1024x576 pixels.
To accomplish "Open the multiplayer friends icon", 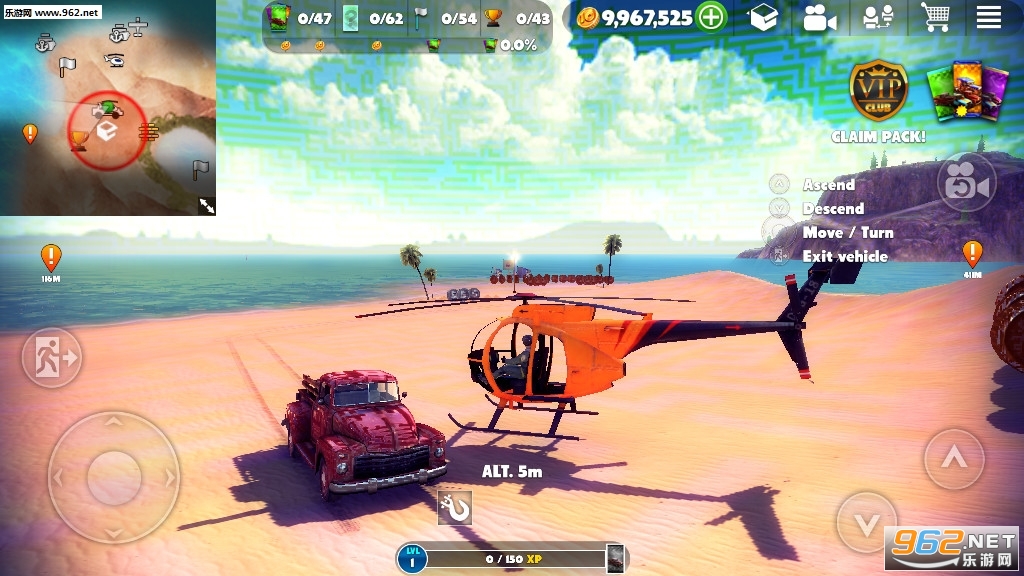I will [x=878, y=18].
